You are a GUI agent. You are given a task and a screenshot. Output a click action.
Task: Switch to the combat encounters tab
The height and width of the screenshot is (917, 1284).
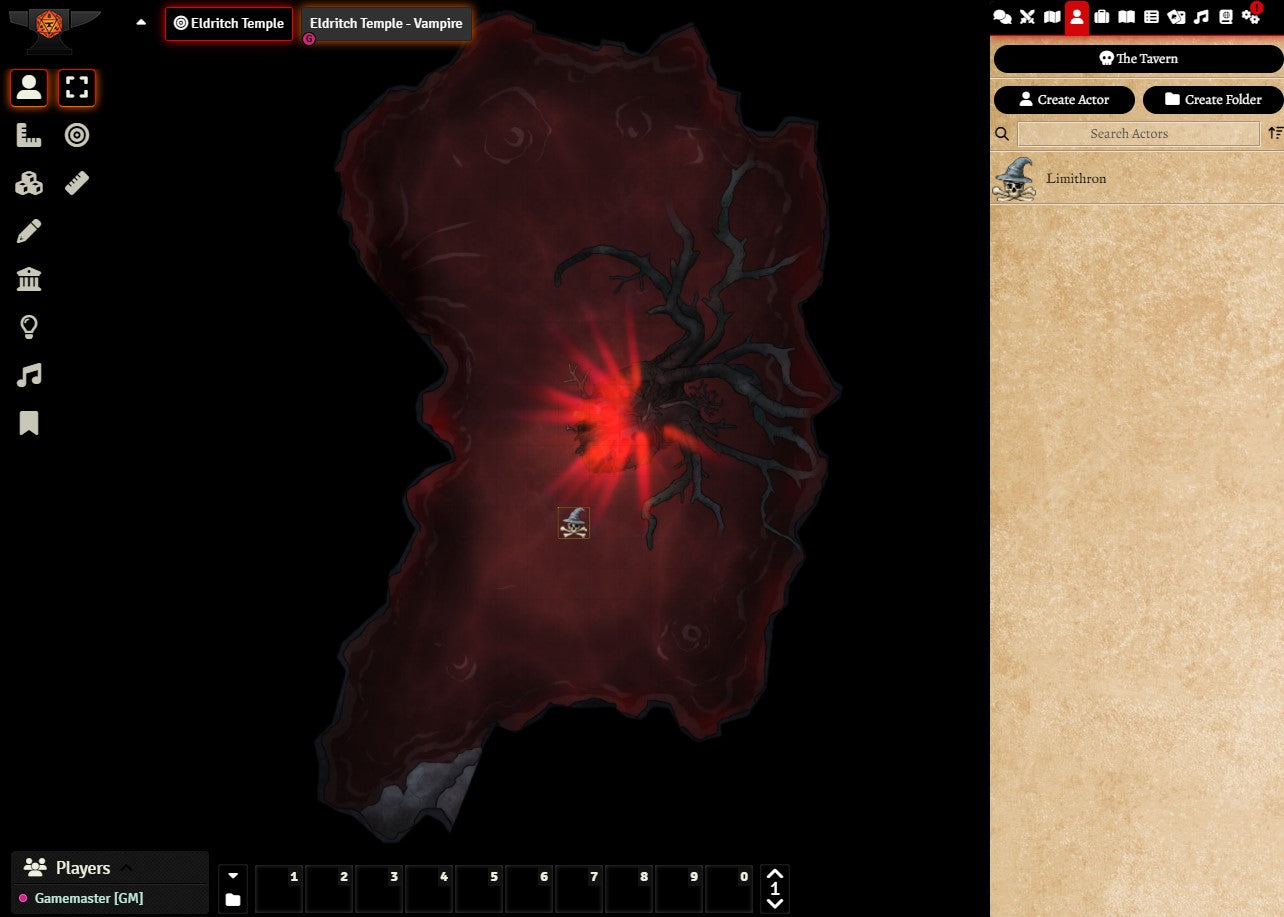coord(1027,17)
